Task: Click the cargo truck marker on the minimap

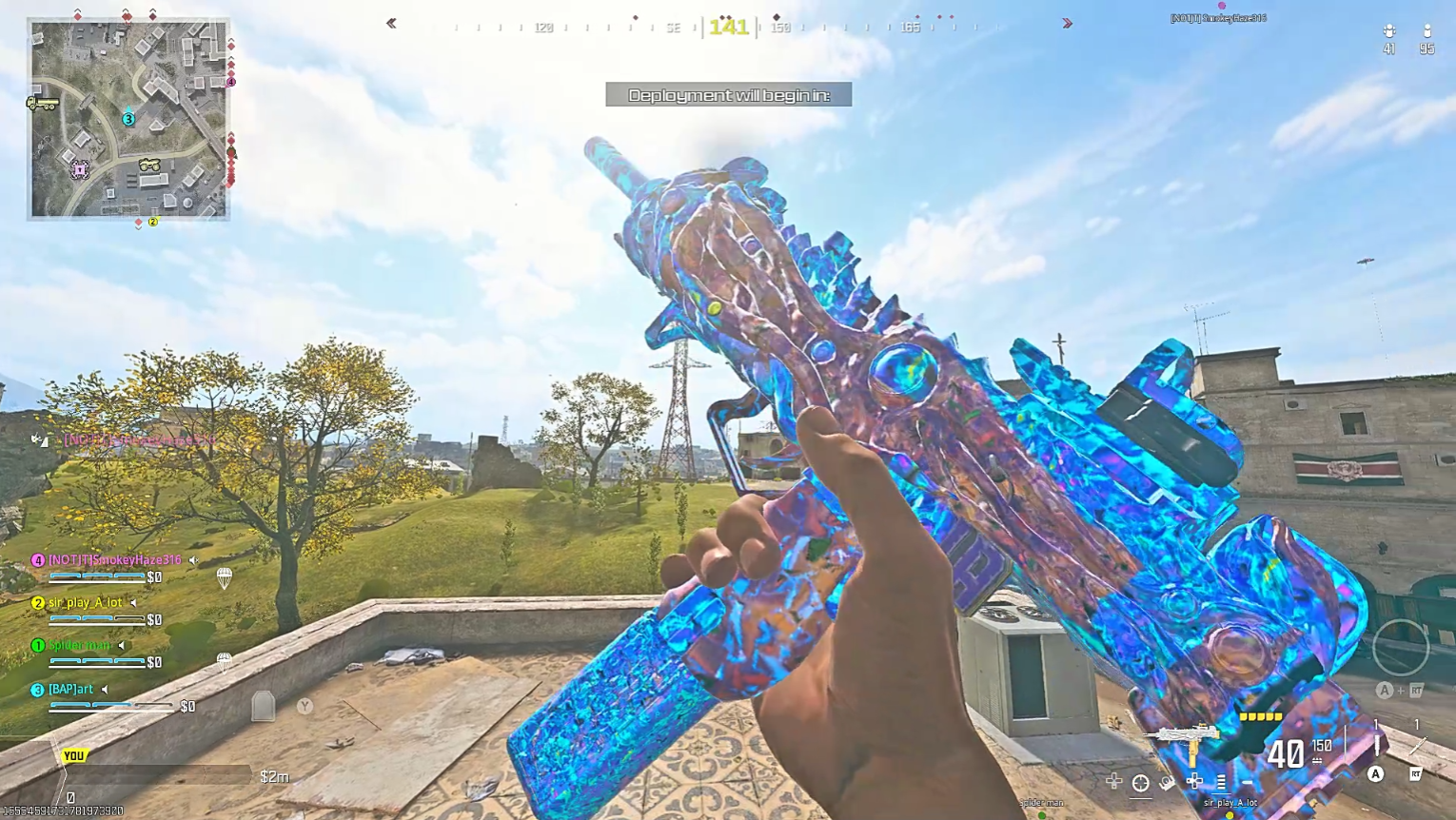Action: tap(41, 103)
